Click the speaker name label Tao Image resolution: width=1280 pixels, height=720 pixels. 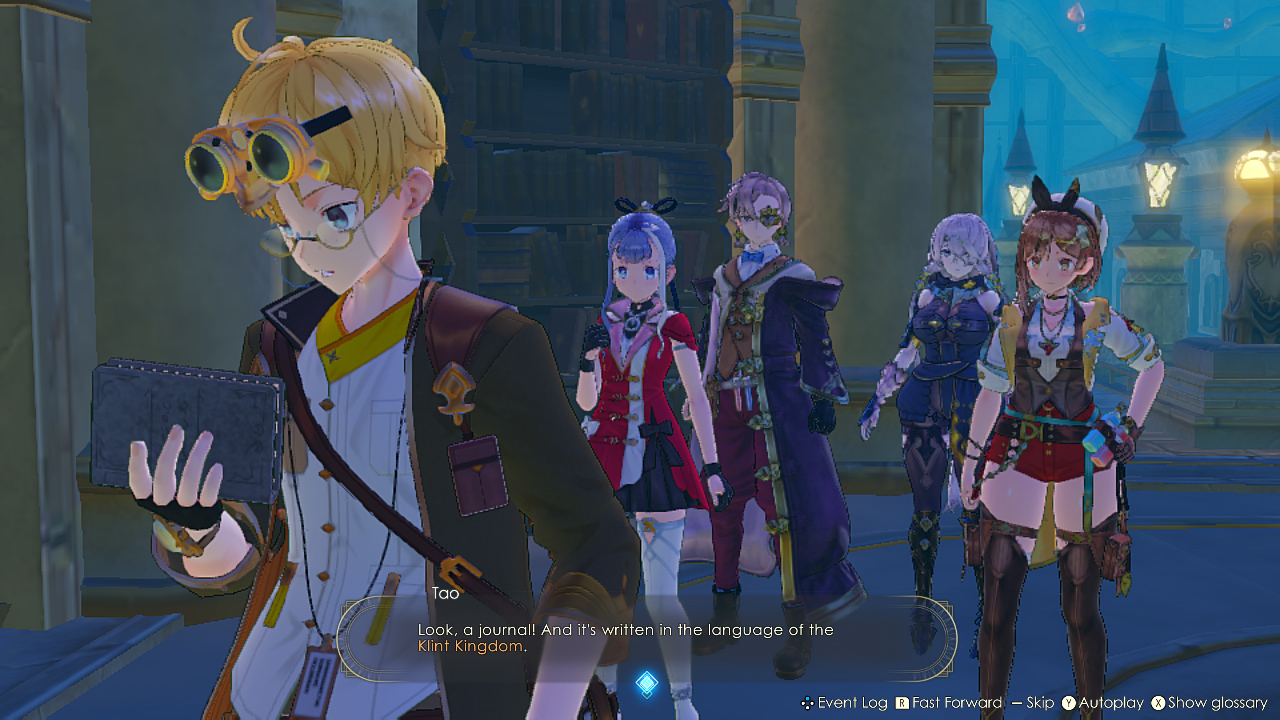pos(445,593)
